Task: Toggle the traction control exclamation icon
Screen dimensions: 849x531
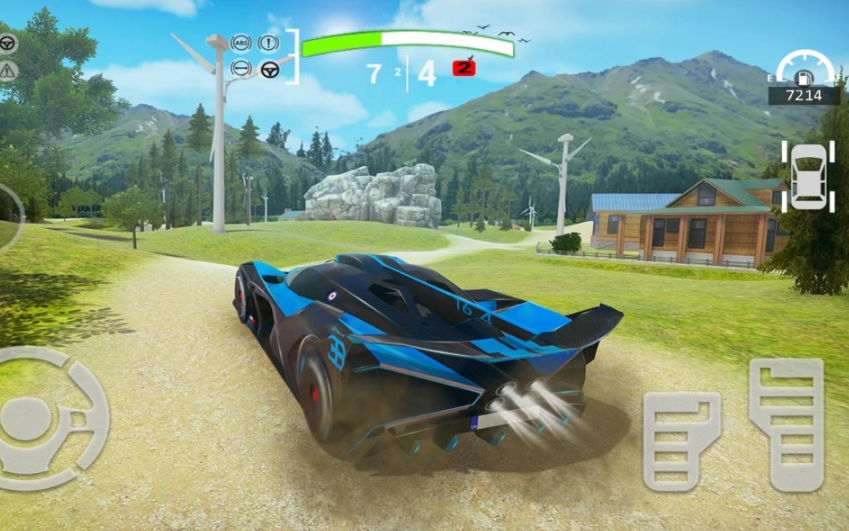Action: point(268,43)
